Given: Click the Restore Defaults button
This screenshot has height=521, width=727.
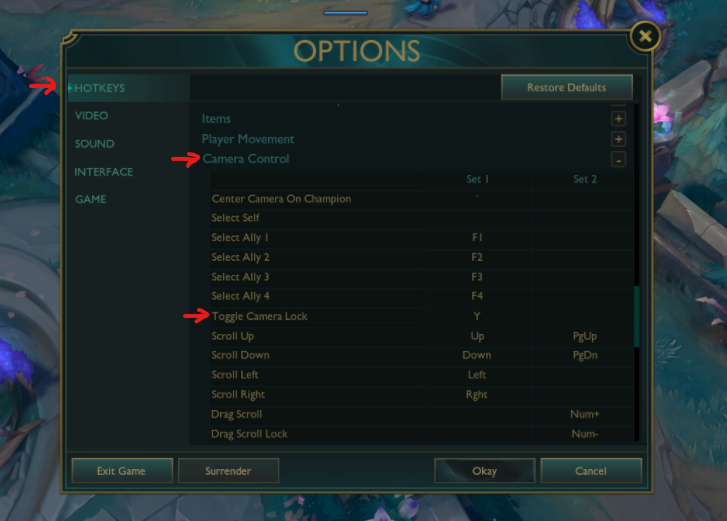Looking at the screenshot, I should (x=566, y=88).
